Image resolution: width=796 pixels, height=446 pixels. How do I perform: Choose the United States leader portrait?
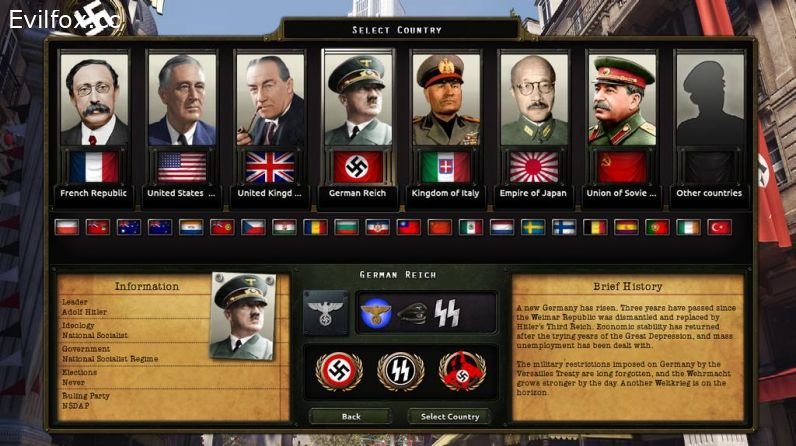[182, 100]
